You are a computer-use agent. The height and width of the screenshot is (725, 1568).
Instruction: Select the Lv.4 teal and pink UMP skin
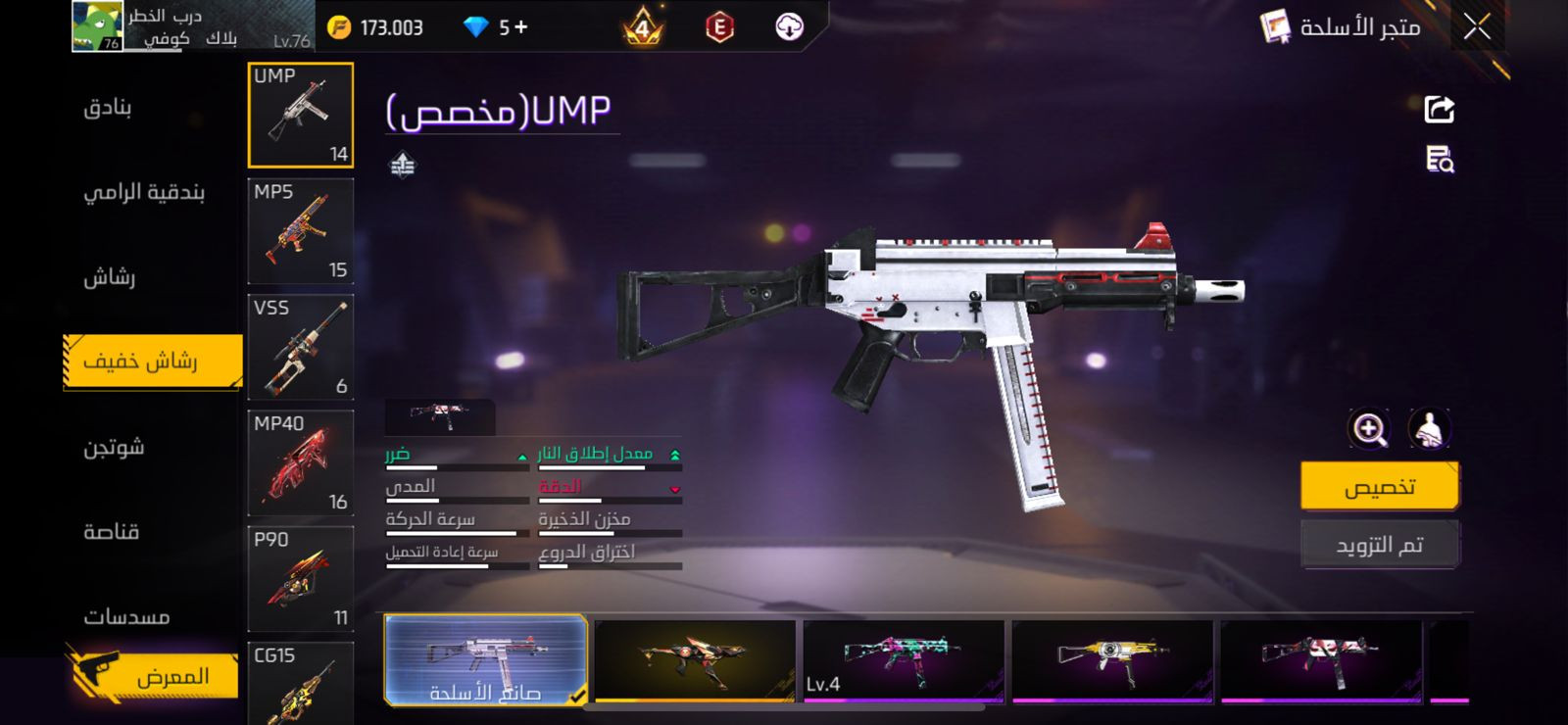coord(904,659)
